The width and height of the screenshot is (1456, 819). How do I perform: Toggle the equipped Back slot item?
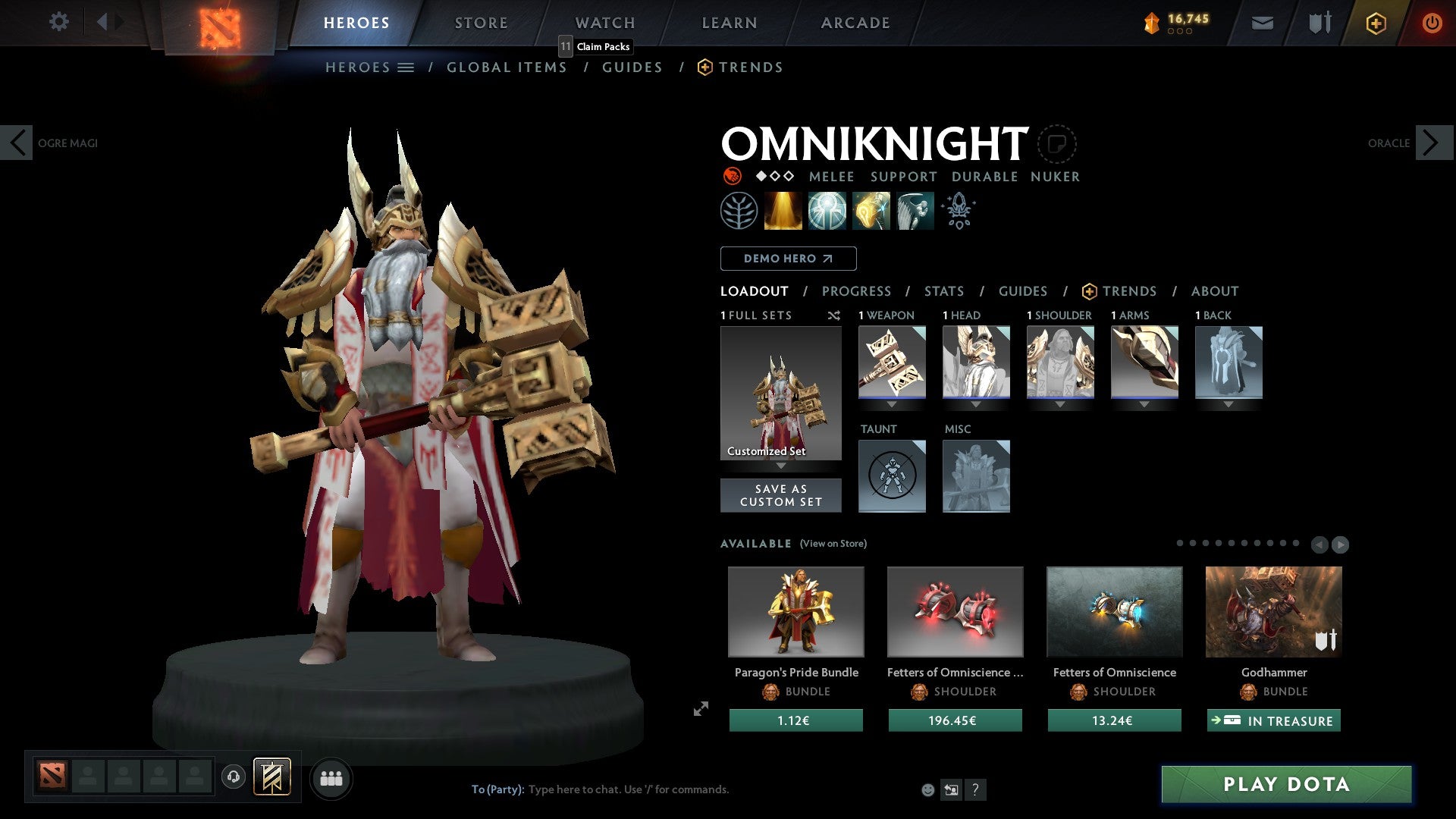pos(1228,362)
